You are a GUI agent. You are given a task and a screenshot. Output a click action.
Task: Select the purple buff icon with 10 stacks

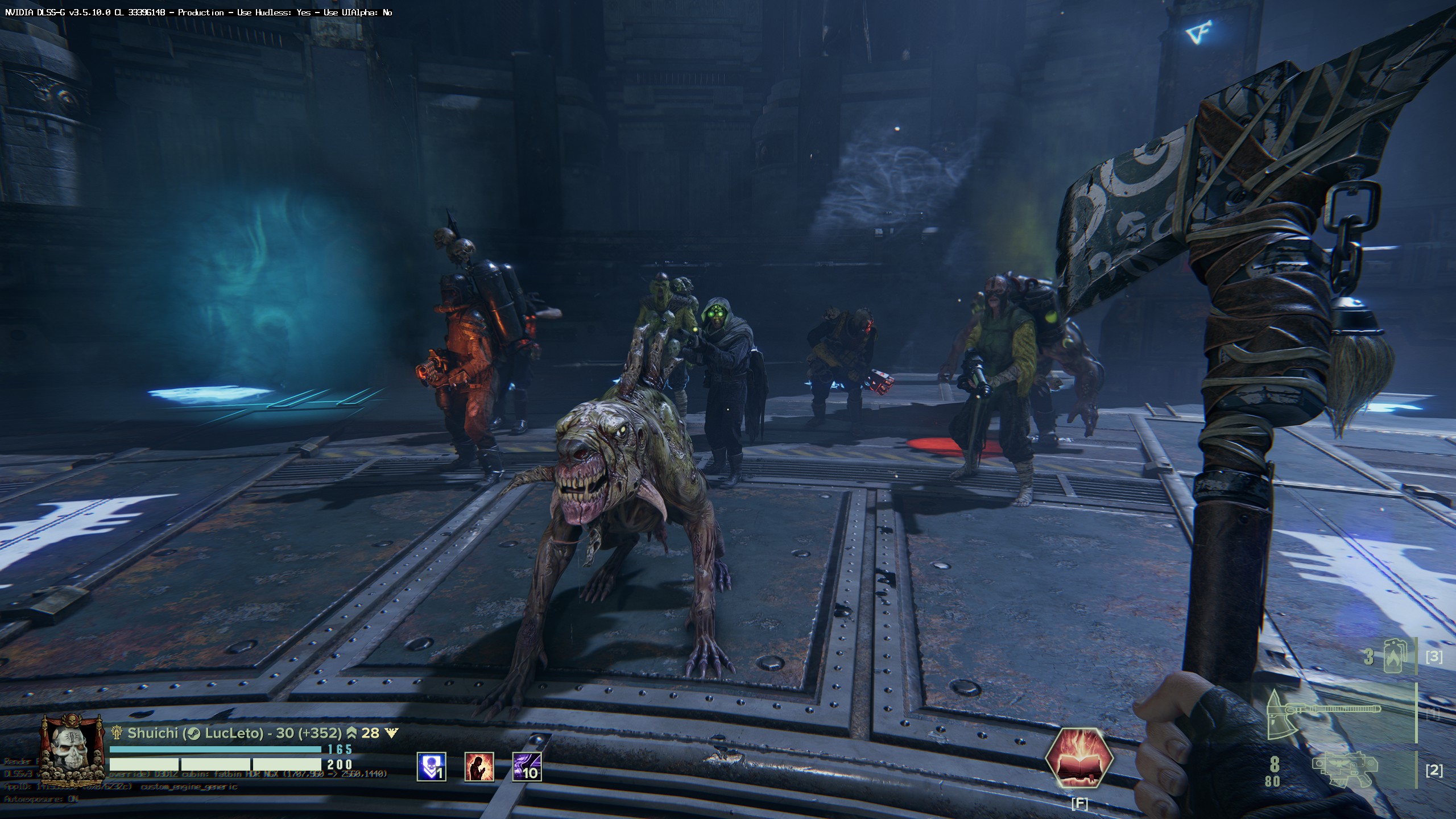527,766
